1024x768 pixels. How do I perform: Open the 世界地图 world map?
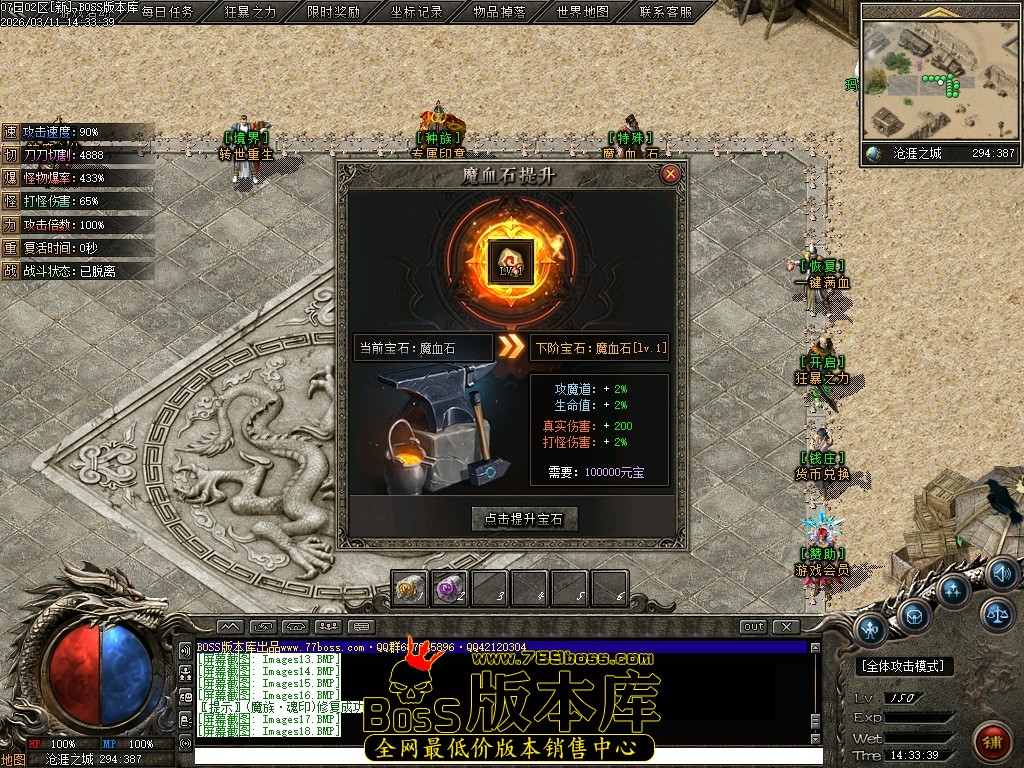click(583, 12)
